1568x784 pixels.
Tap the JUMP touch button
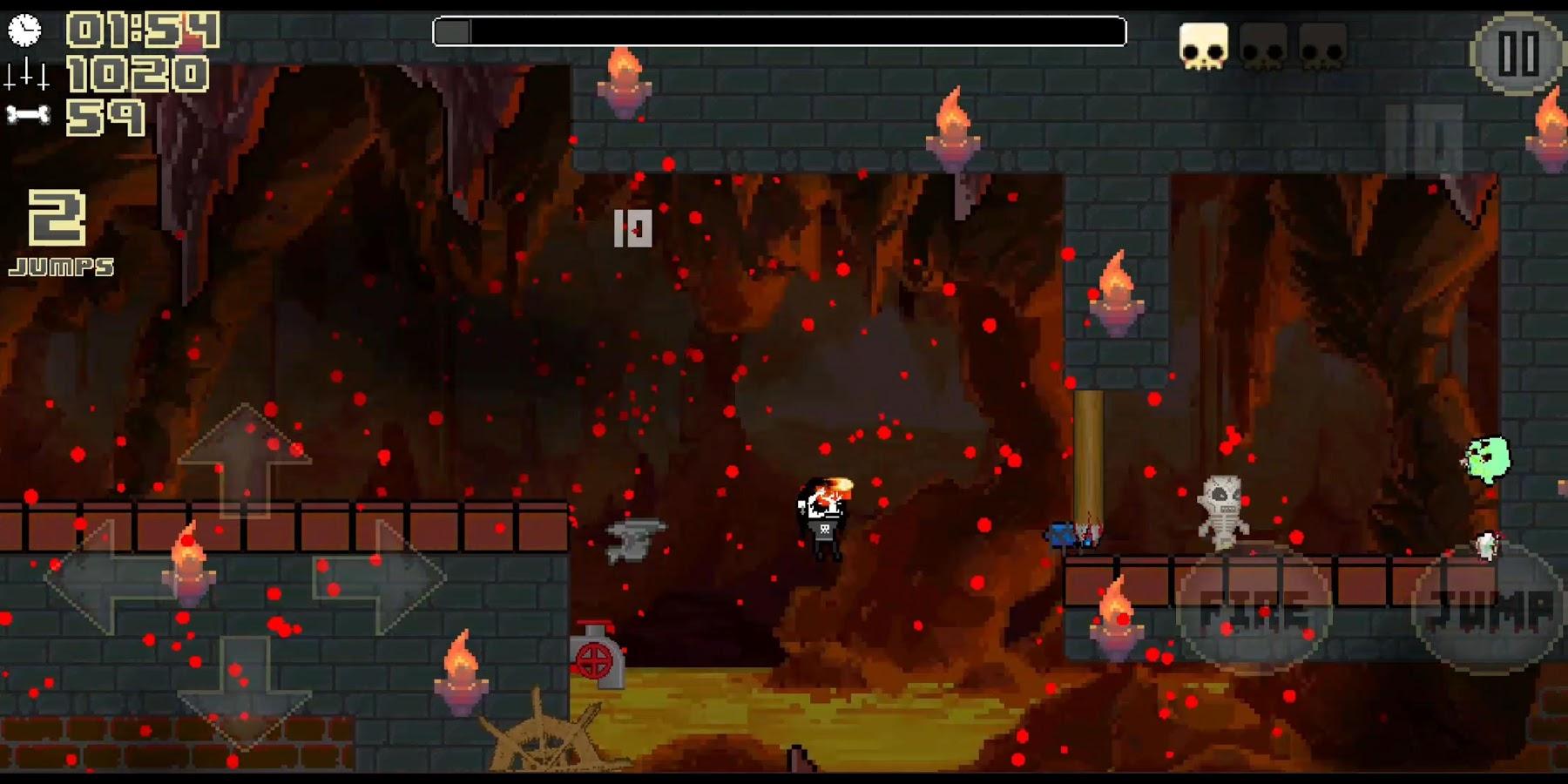pyautogui.click(x=1489, y=608)
